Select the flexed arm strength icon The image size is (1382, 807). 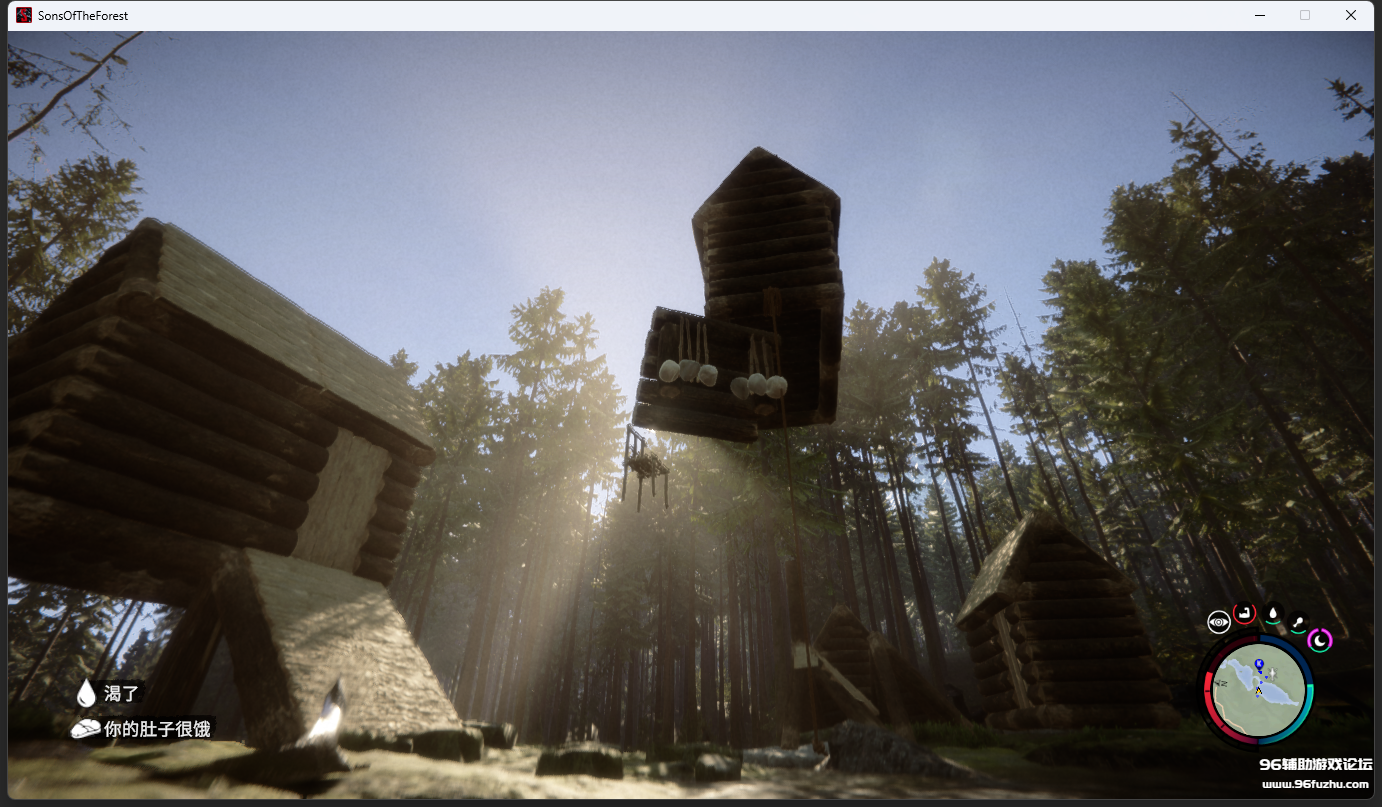pos(1244,613)
